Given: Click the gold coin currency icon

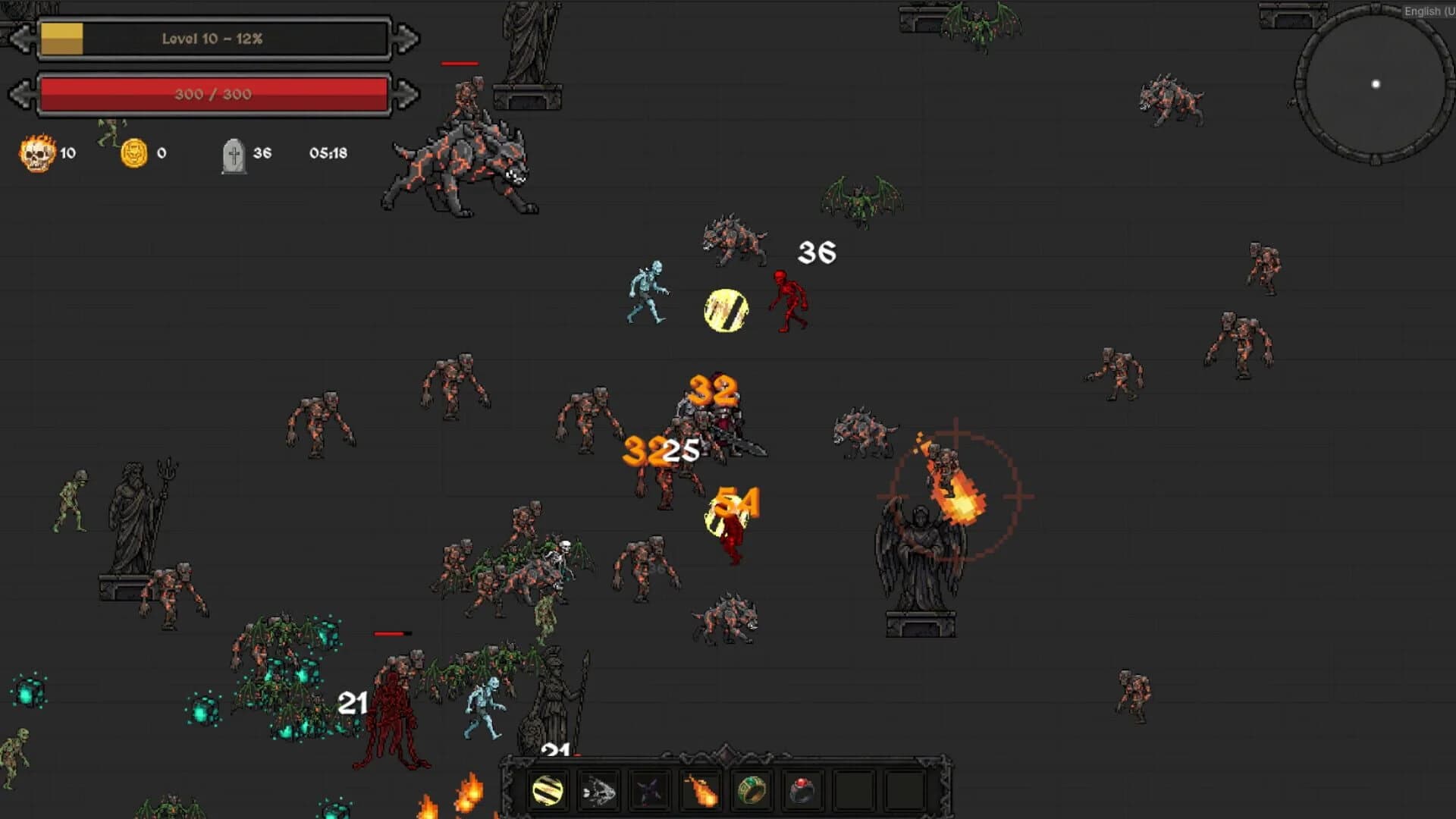Looking at the screenshot, I should click(x=134, y=152).
